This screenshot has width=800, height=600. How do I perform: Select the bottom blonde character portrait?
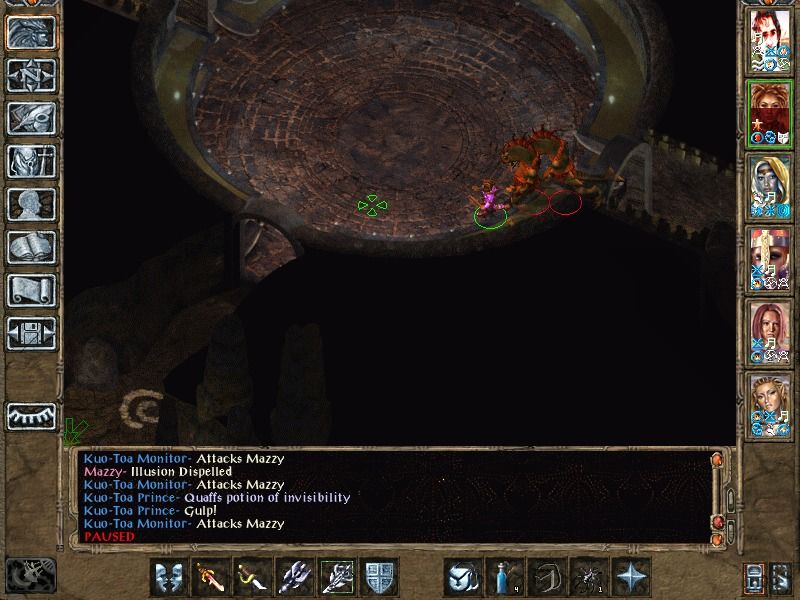click(x=770, y=405)
